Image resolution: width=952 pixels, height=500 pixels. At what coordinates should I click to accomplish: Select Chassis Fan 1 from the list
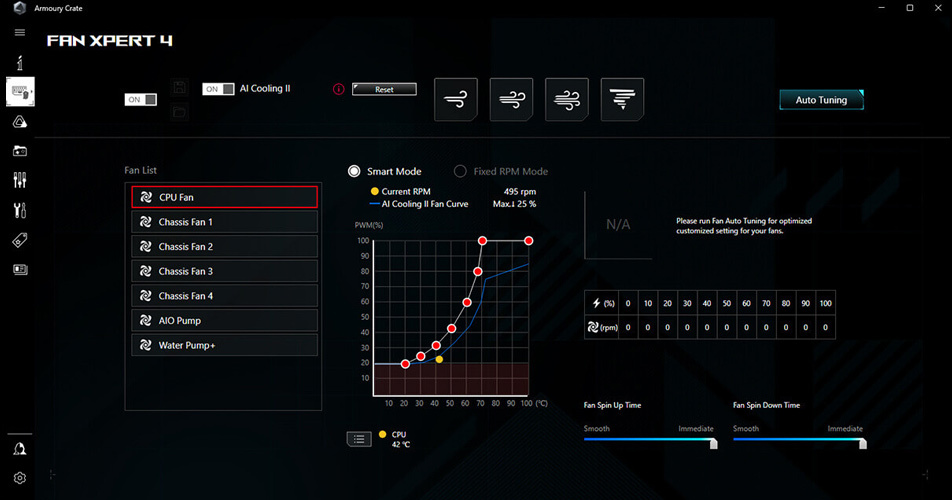224,222
